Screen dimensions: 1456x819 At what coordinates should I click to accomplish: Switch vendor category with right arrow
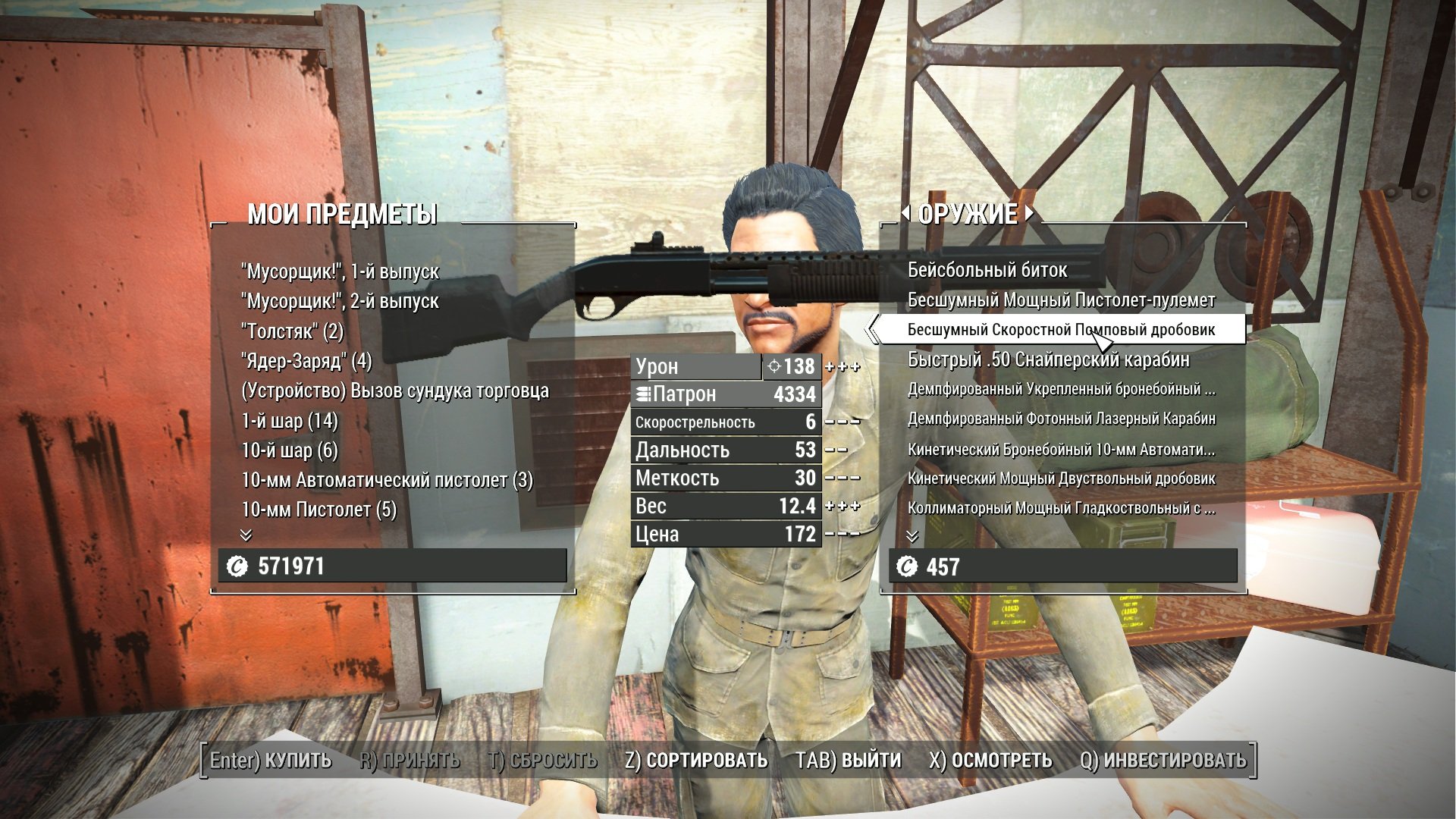click(x=1029, y=213)
